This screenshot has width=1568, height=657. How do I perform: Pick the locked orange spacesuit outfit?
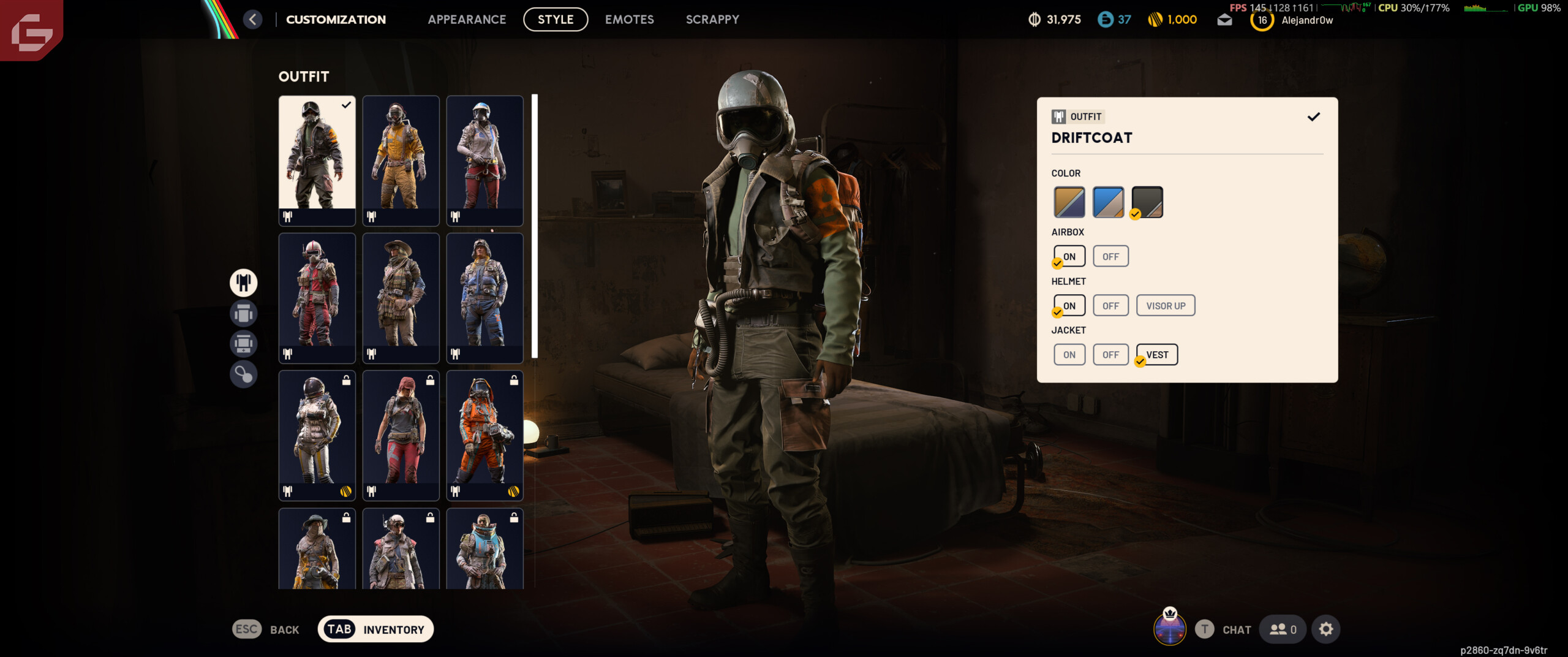[484, 434]
